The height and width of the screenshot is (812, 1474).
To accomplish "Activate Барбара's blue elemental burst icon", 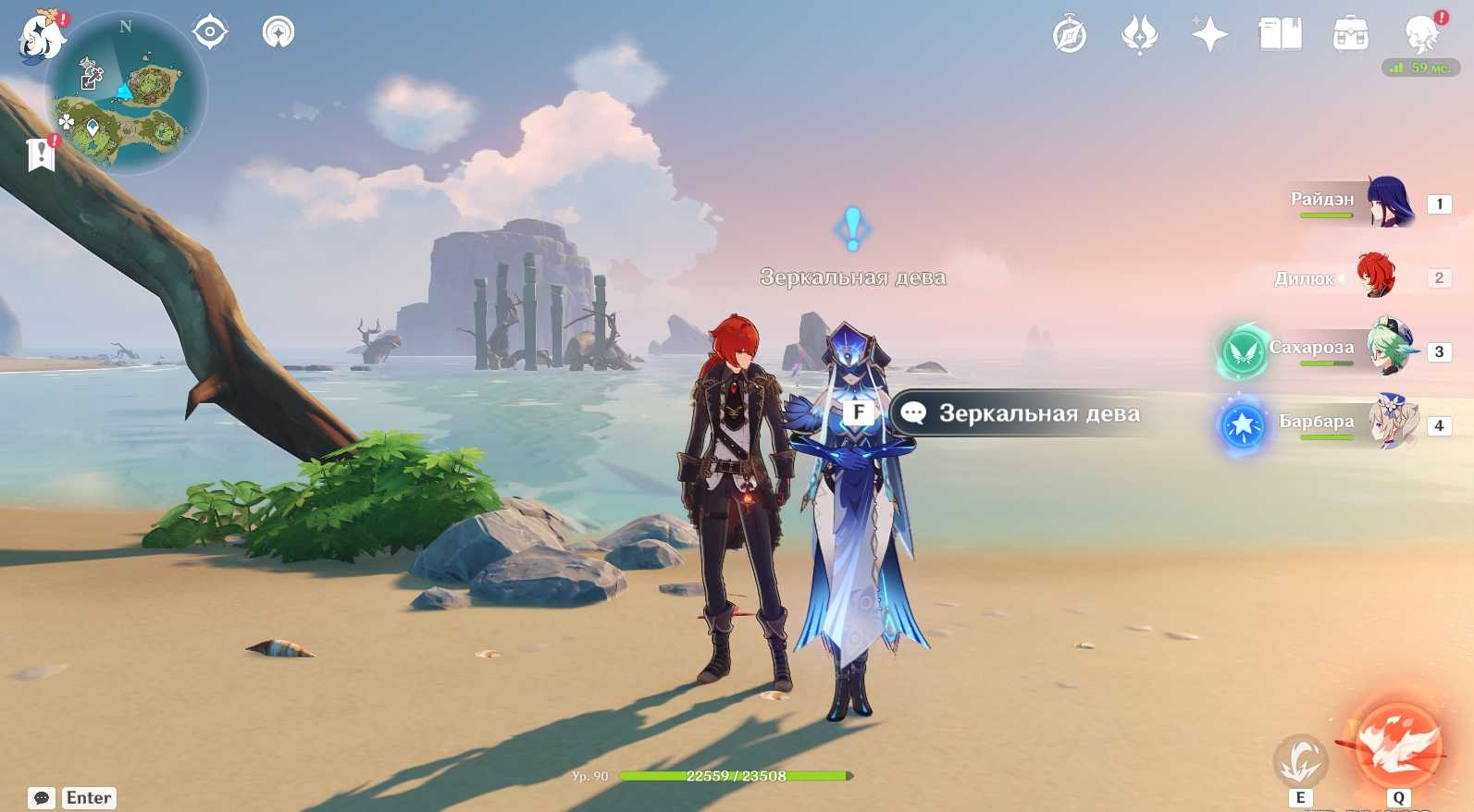I will [1243, 425].
